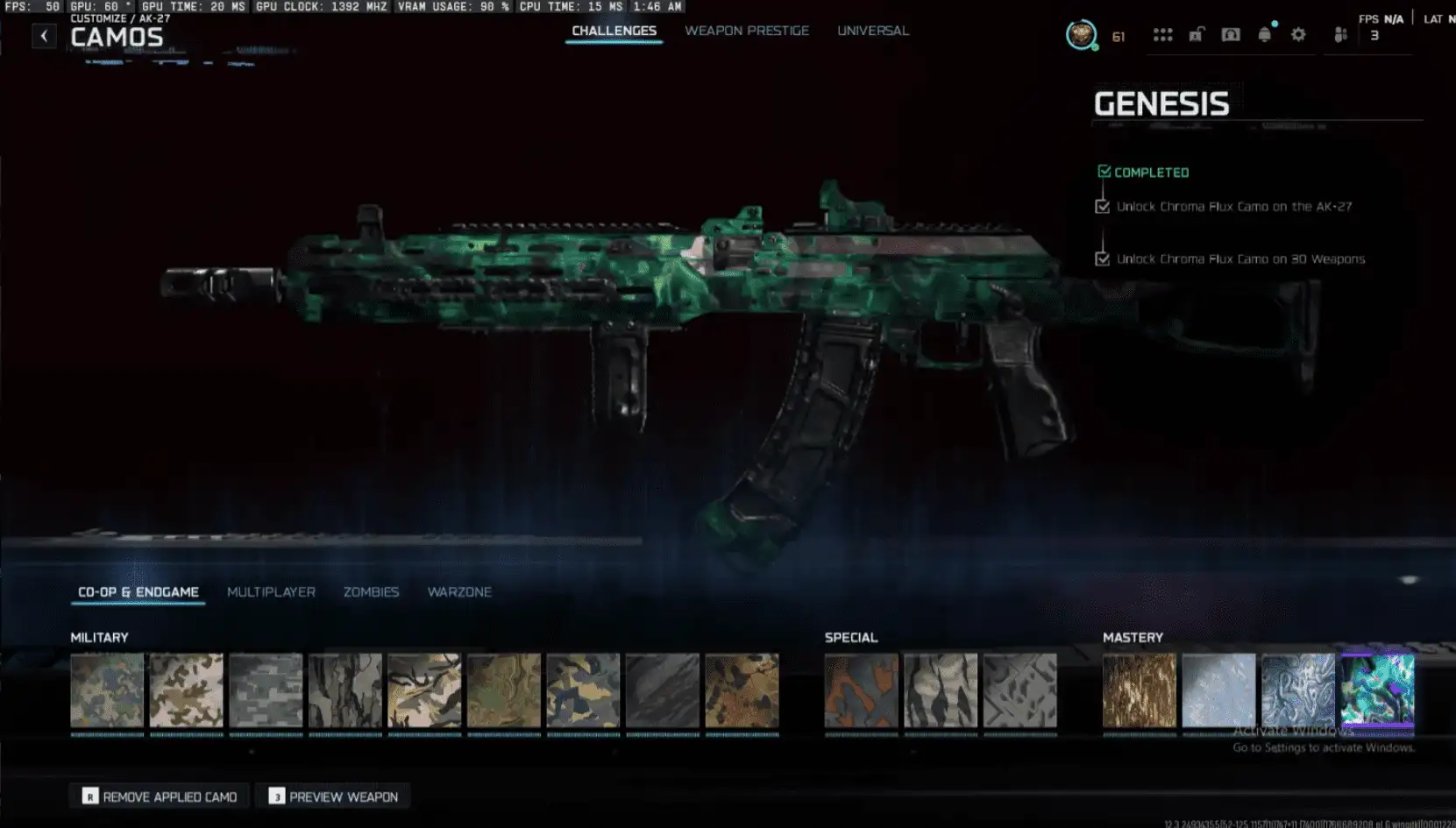Open the party members icon

click(1339, 35)
